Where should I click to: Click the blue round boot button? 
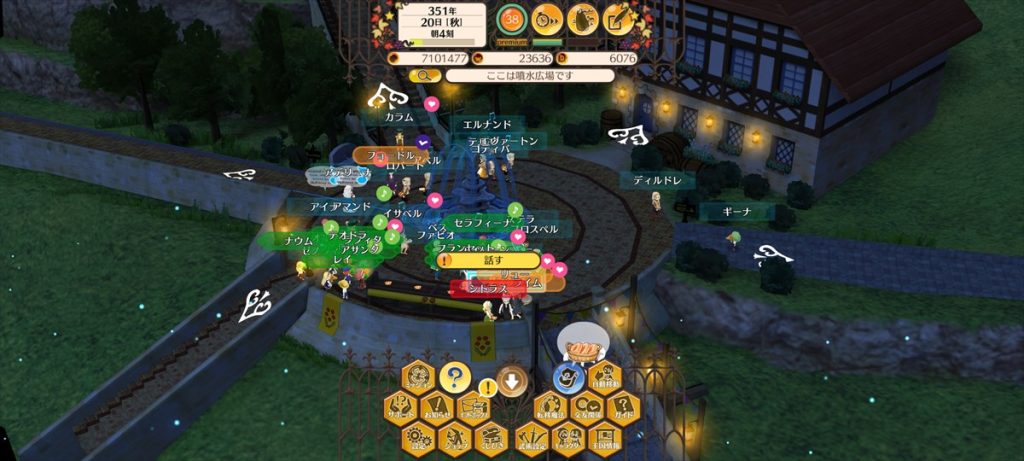point(567,378)
